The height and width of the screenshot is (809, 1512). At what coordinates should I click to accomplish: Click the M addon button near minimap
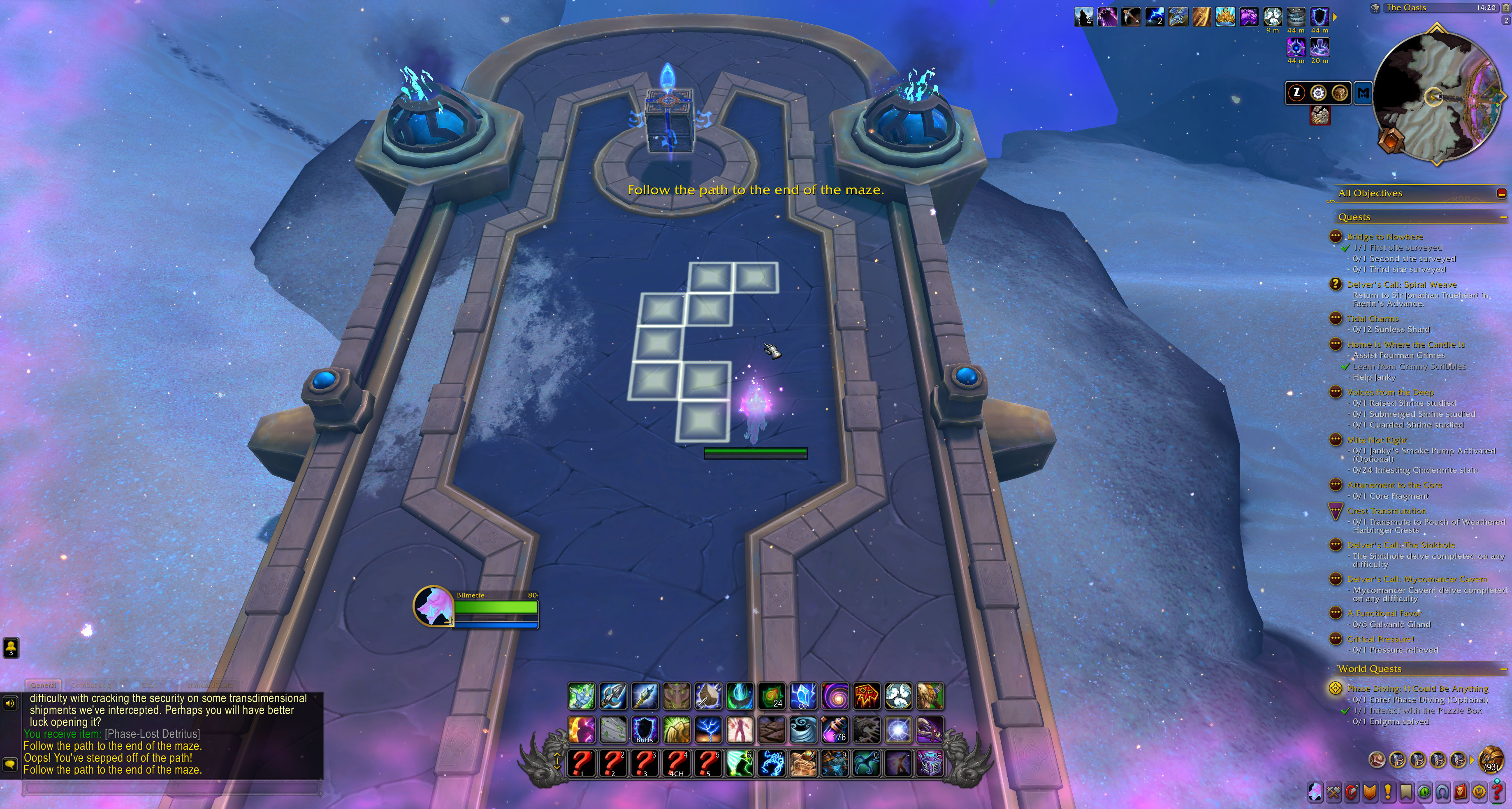click(x=1364, y=93)
